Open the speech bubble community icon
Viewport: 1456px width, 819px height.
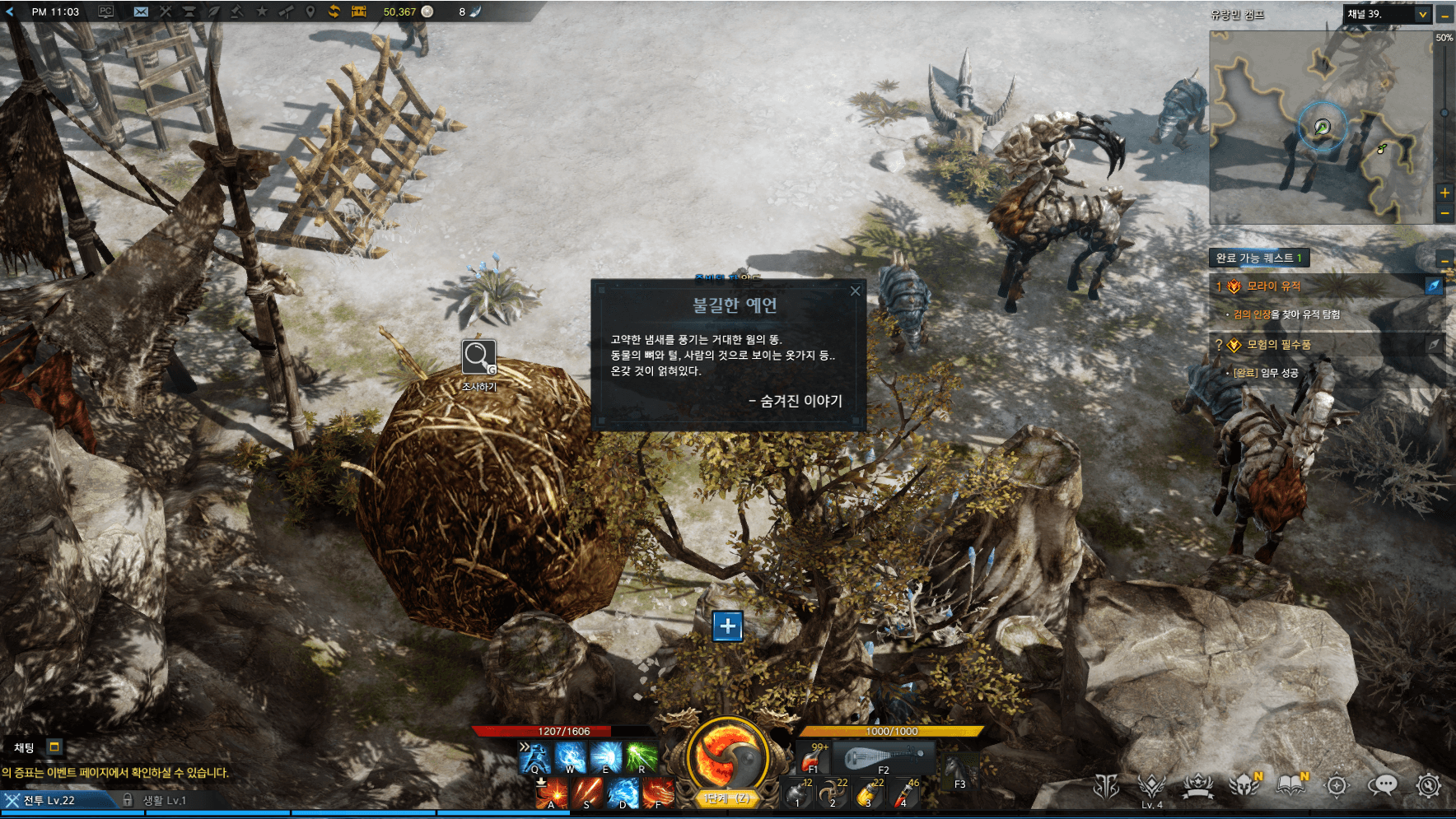click(1383, 785)
